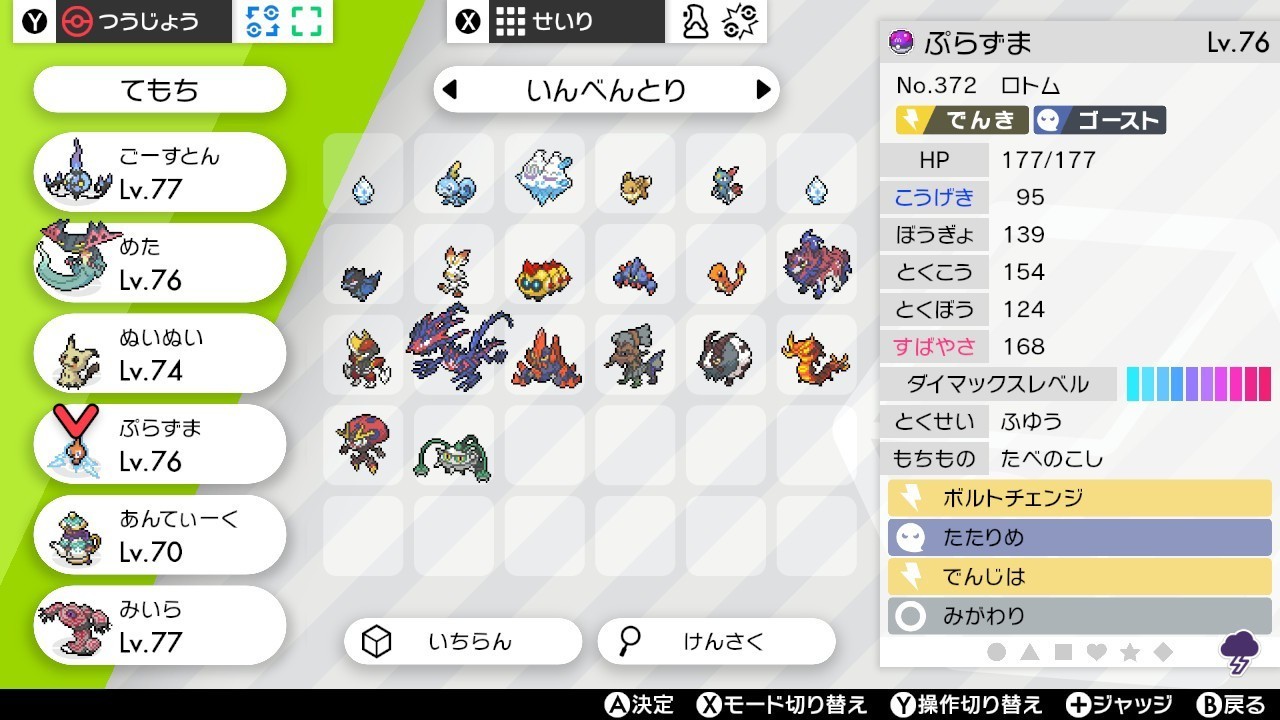The height and width of the screenshot is (720, 1280).
Task: Open the box selector labeled いんべんとり
Action: pos(607,89)
